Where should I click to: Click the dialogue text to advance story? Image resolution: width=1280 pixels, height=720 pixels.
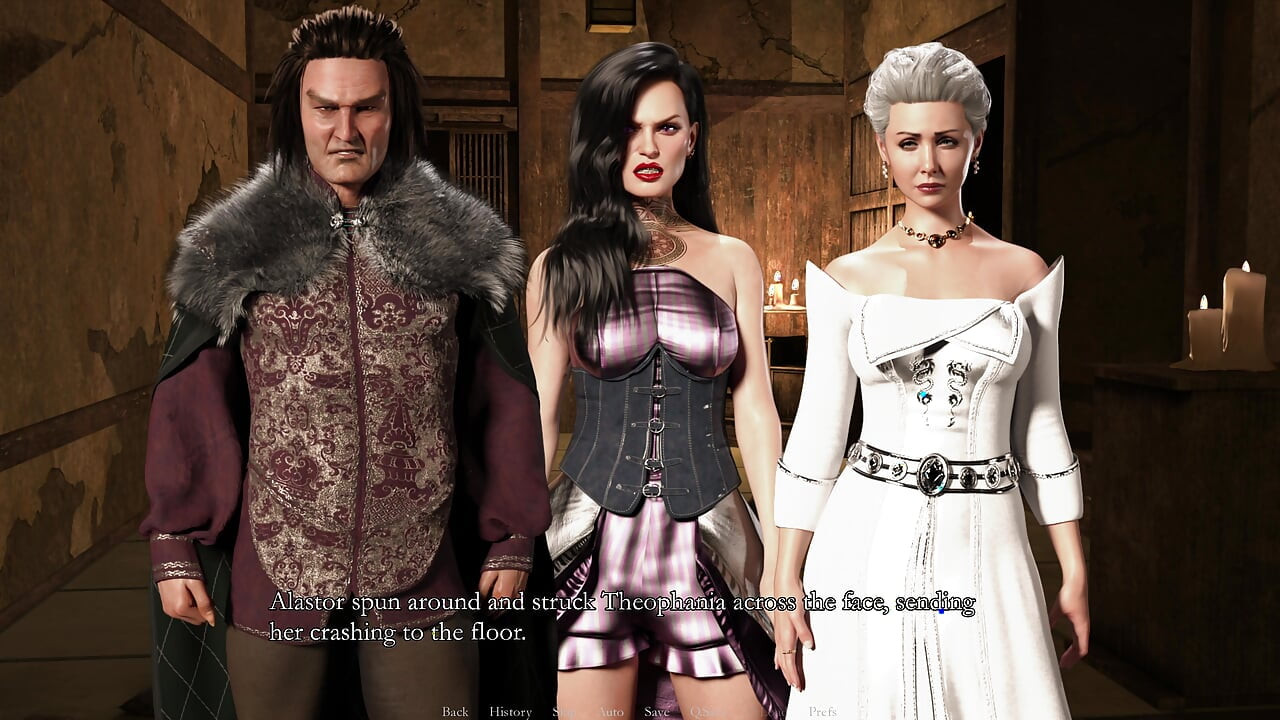click(620, 618)
